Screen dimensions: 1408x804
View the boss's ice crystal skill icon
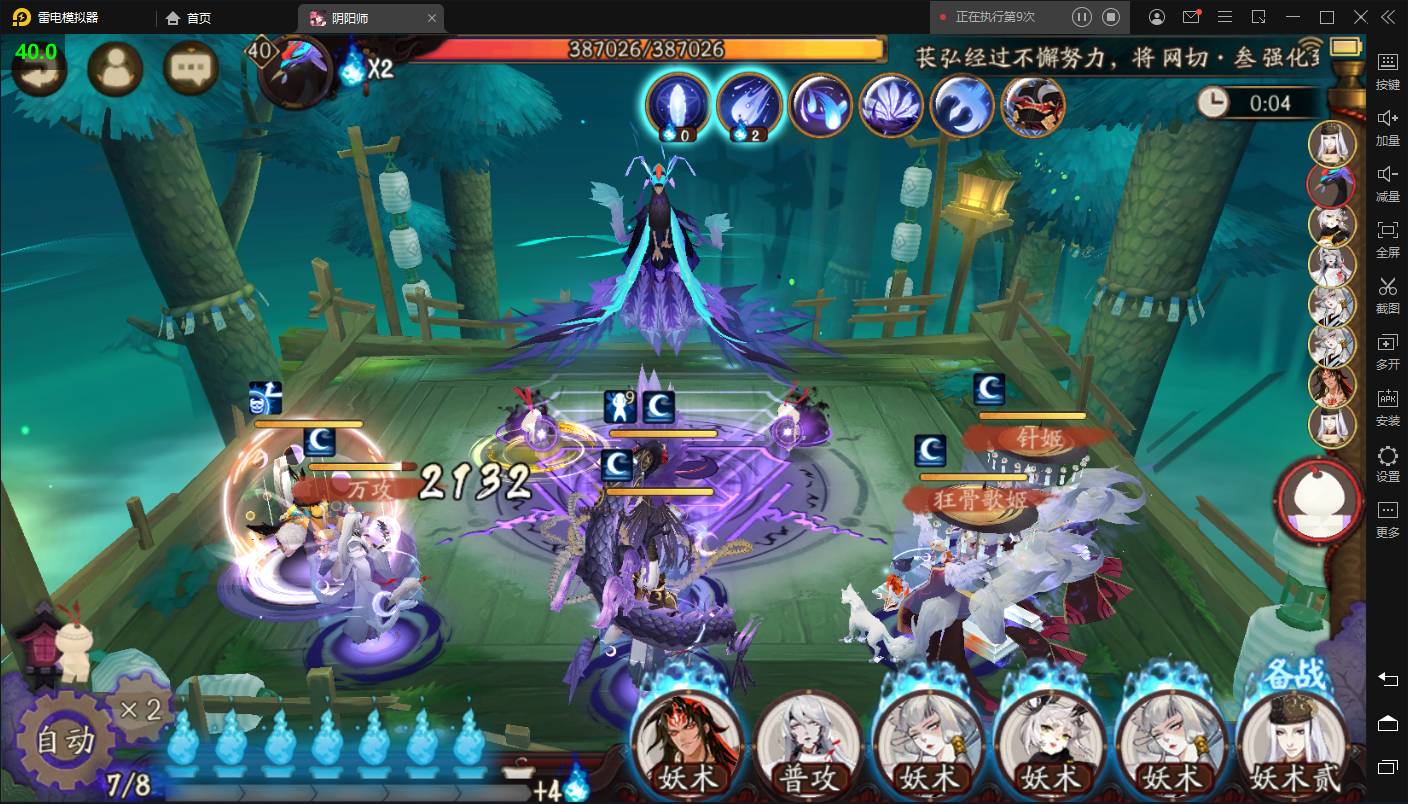pyautogui.click(x=677, y=105)
